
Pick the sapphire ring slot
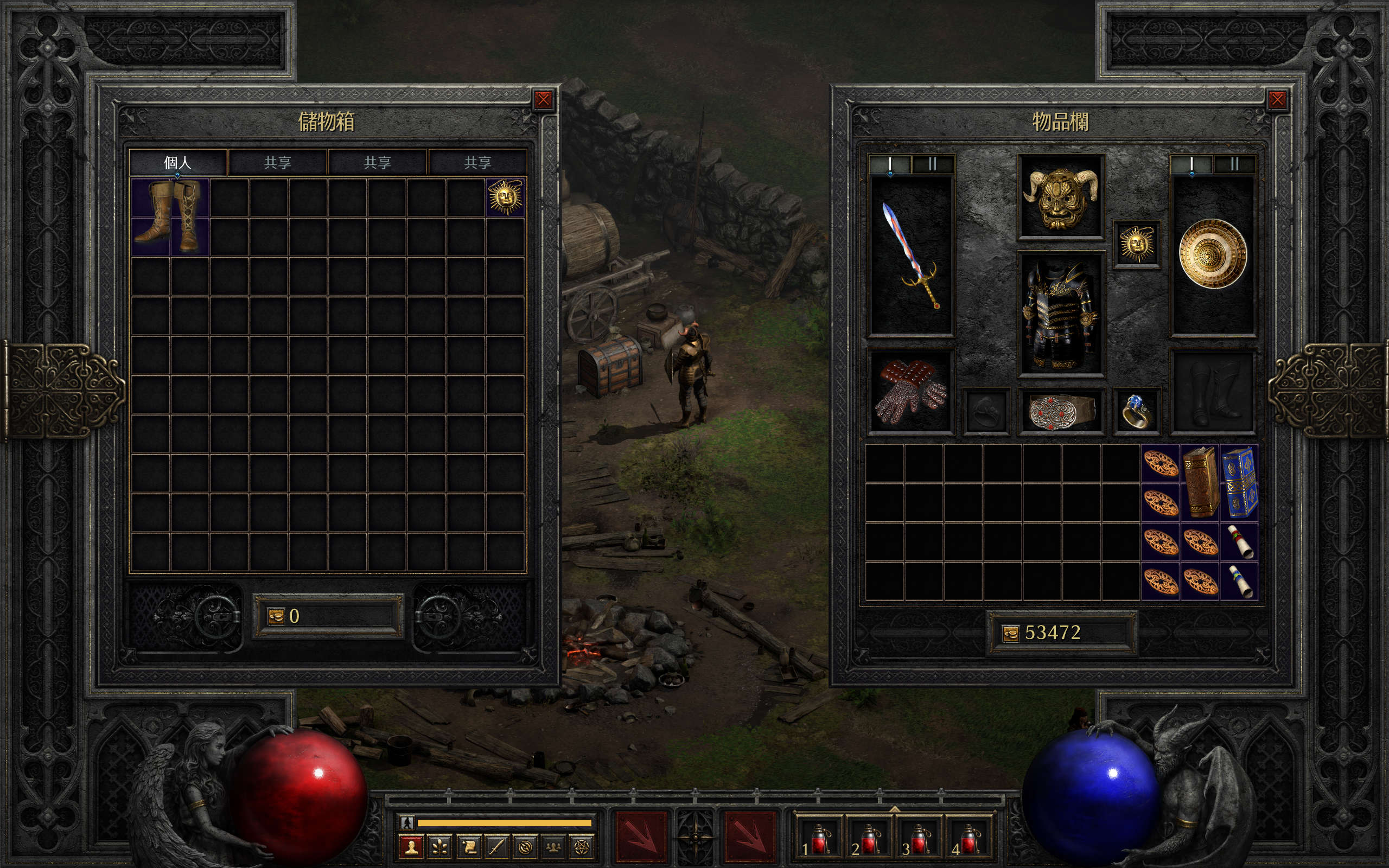point(1137,411)
